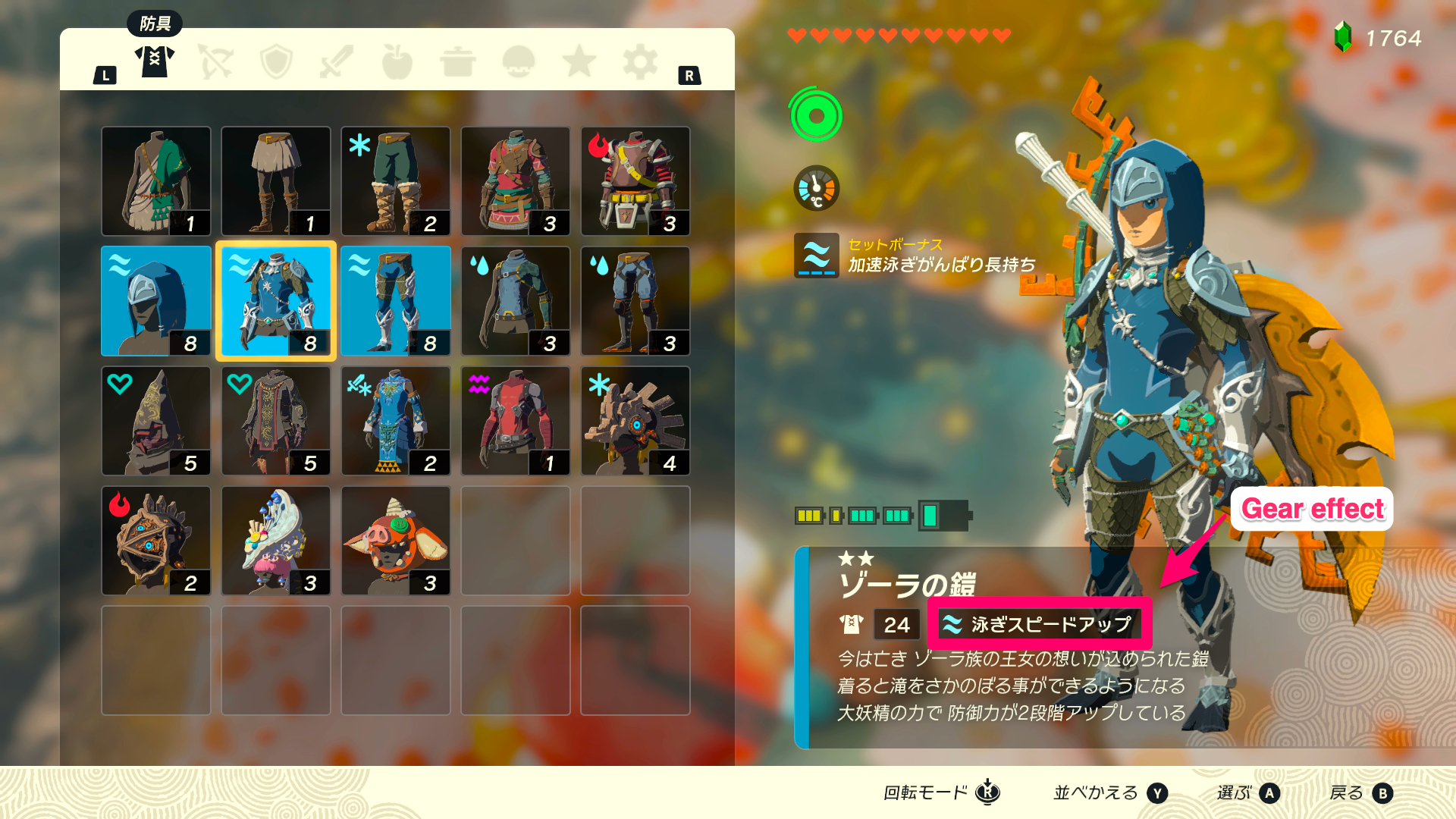Select the equipped Zora armor chest piece
This screenshot has width=1456, height=819.
275,300
